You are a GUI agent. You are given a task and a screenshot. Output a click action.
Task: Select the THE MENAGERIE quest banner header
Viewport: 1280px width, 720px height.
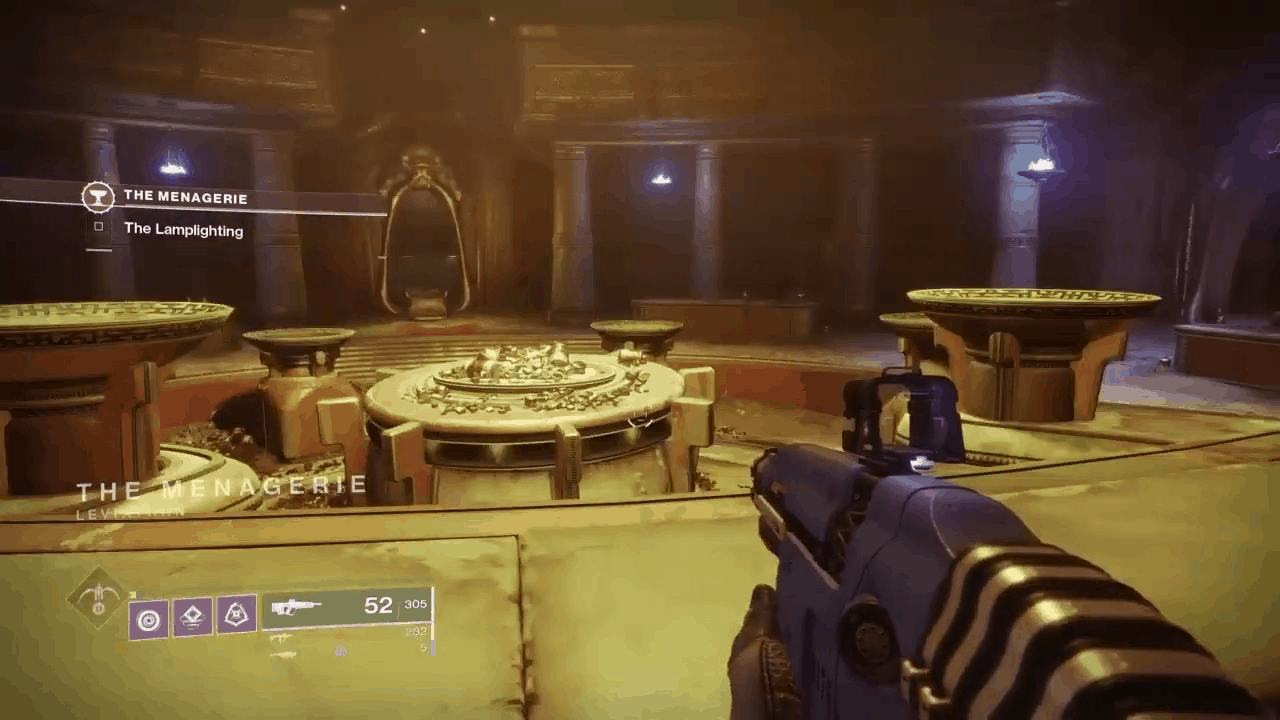[x=185, y=197]
